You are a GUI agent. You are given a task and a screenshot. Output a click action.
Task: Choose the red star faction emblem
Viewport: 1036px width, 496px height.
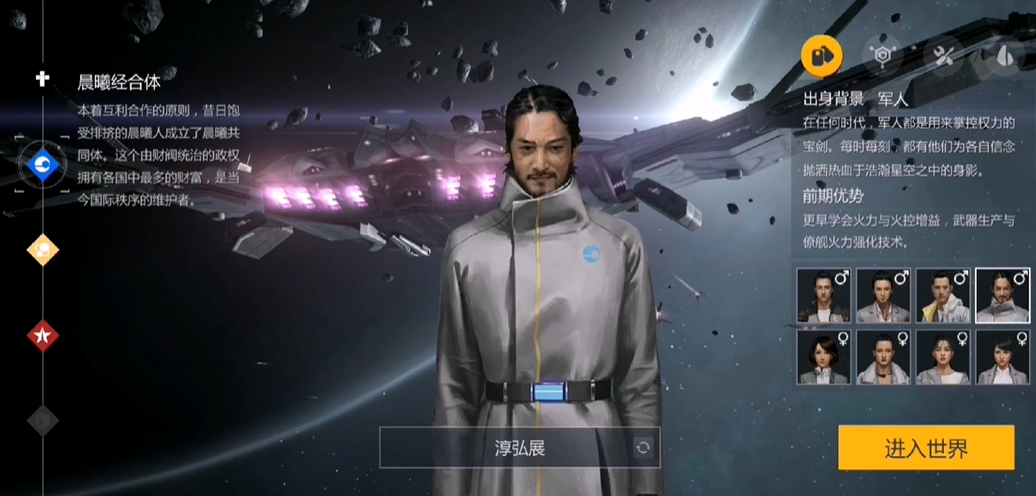click(43, 335)
